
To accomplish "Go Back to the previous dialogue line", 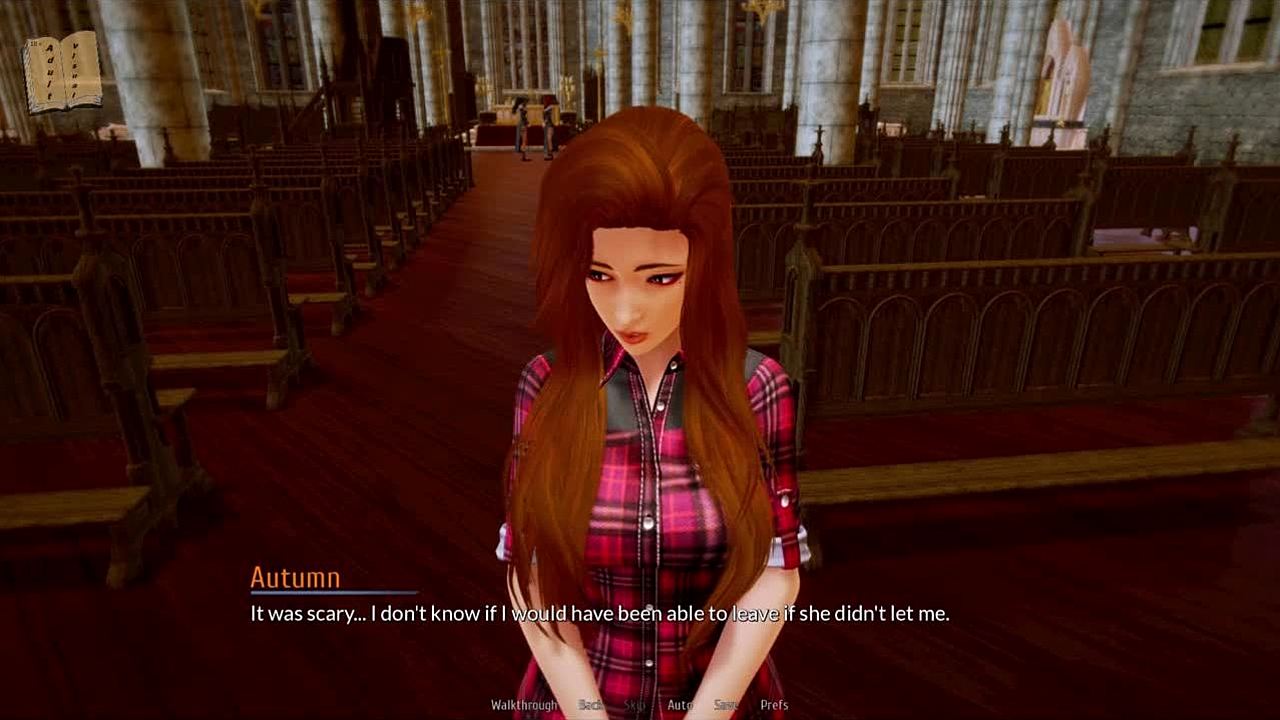I will (x=591, y=705).
